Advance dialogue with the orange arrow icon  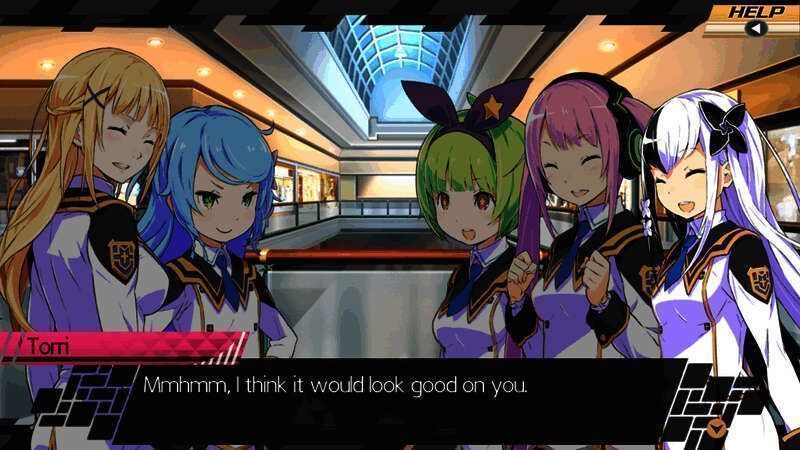tap(715, 428)
